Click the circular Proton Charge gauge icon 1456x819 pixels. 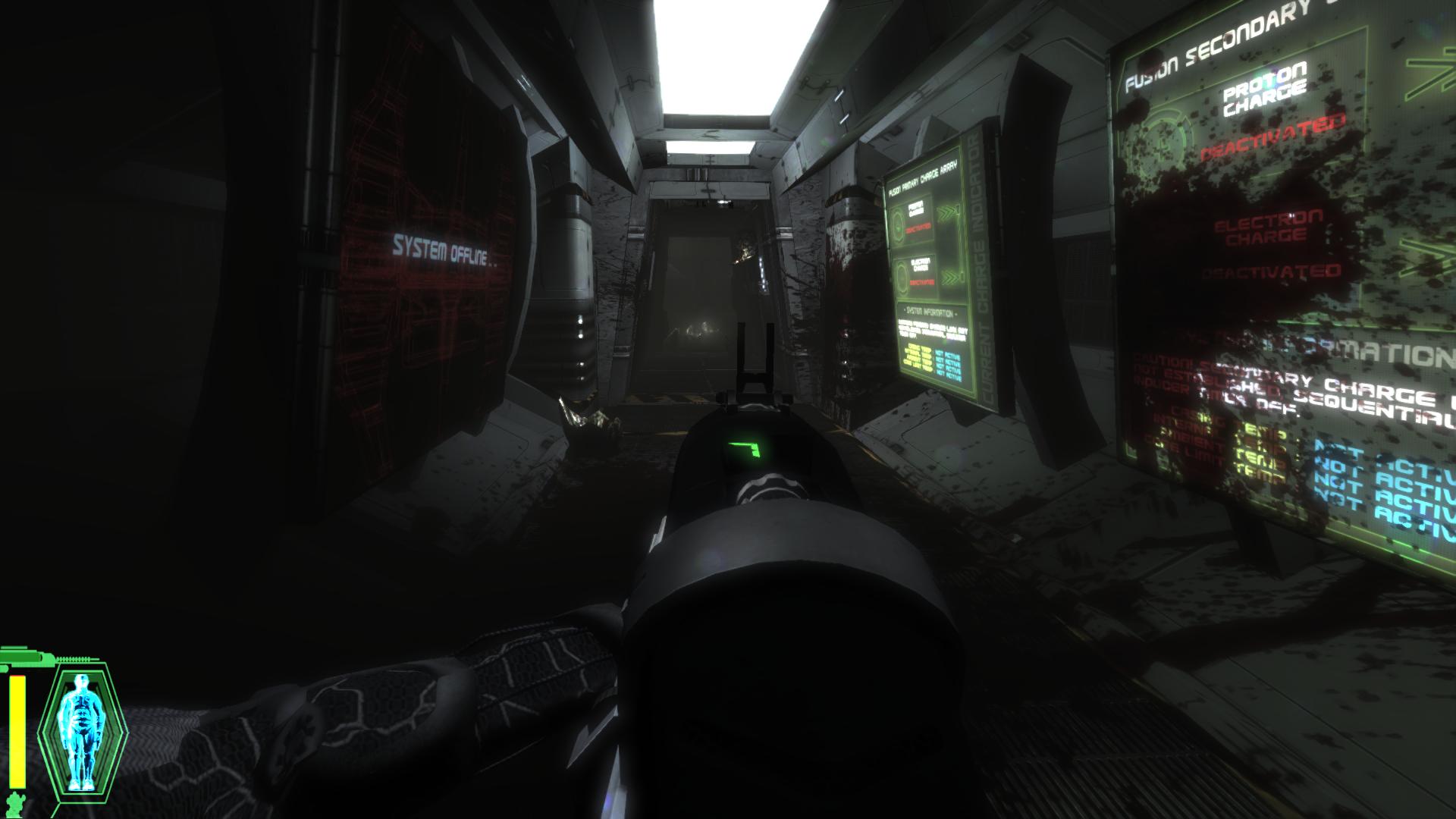pos(897,223)
